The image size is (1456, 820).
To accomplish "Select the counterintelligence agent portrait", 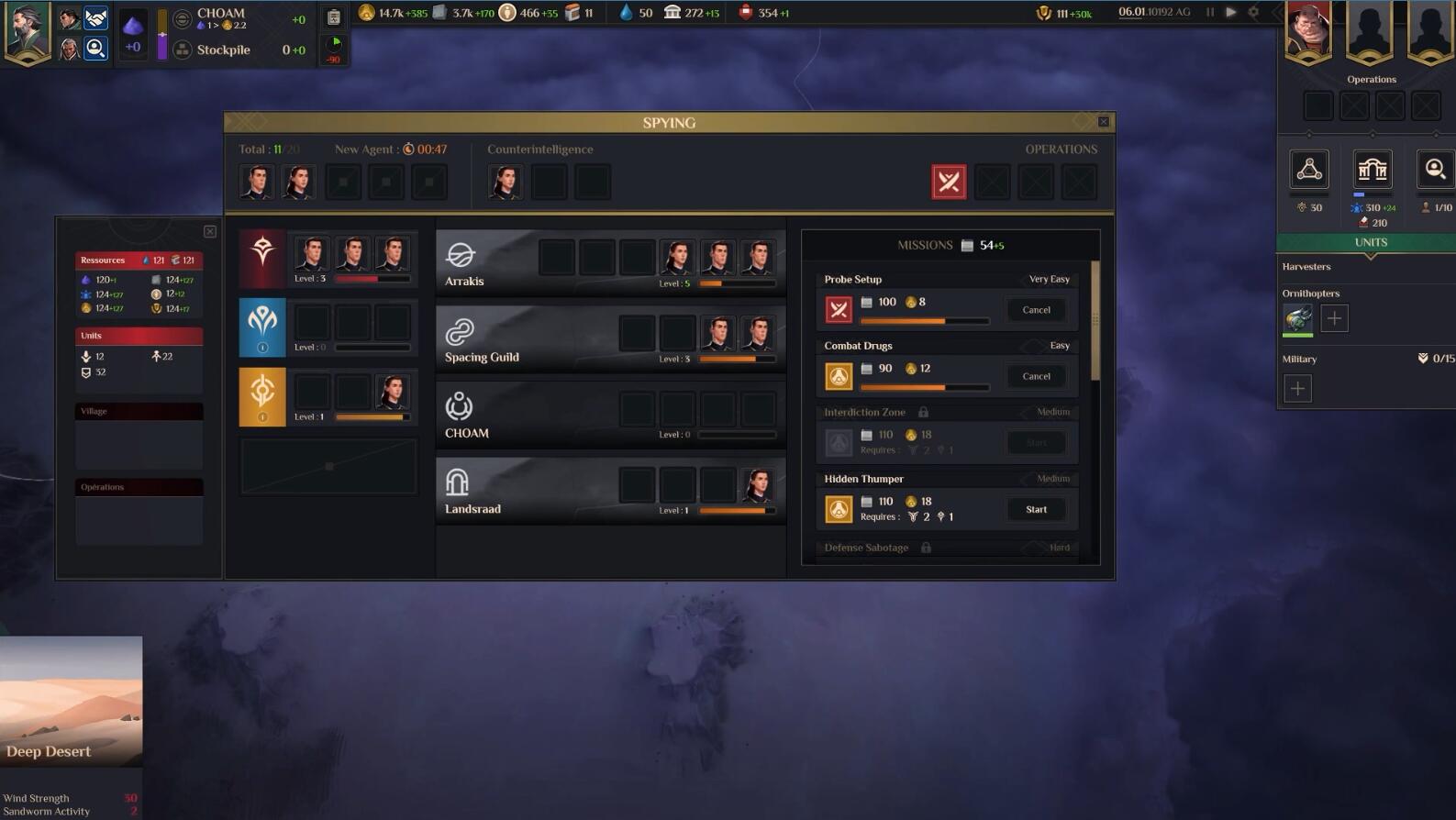I will [506, 182].
